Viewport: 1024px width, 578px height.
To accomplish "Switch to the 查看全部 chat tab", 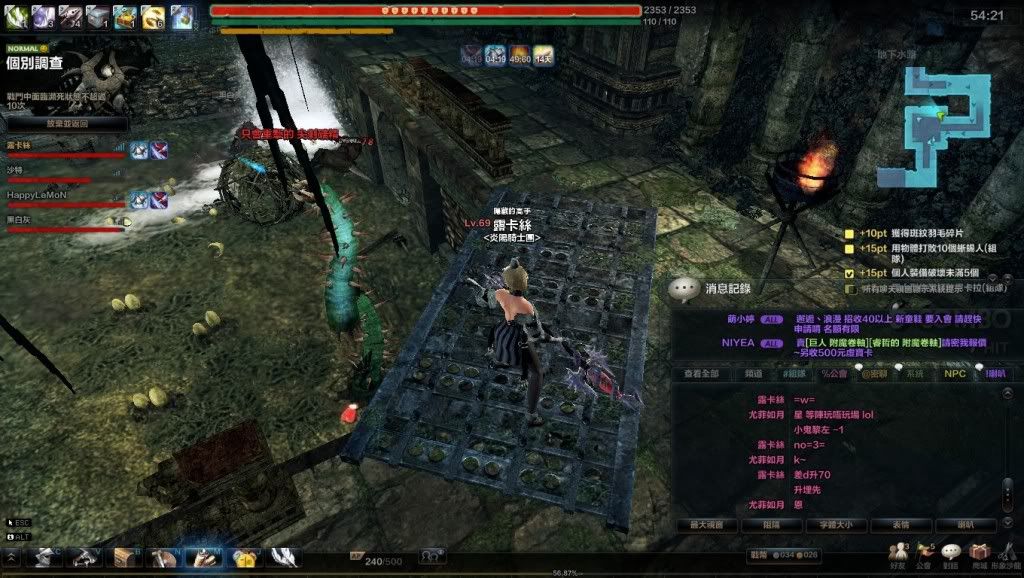I will 702,373.
